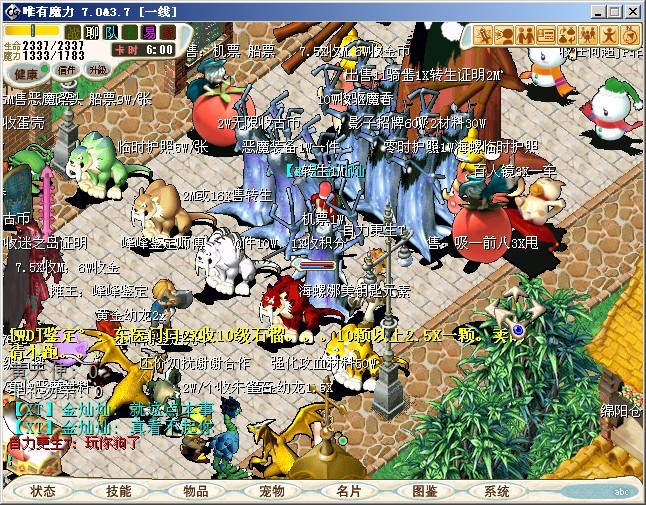Image resolution: width=646 pixels, height=505 pixels.
Task: Open the 信件 mail button
Action: (x=65, y=70)
